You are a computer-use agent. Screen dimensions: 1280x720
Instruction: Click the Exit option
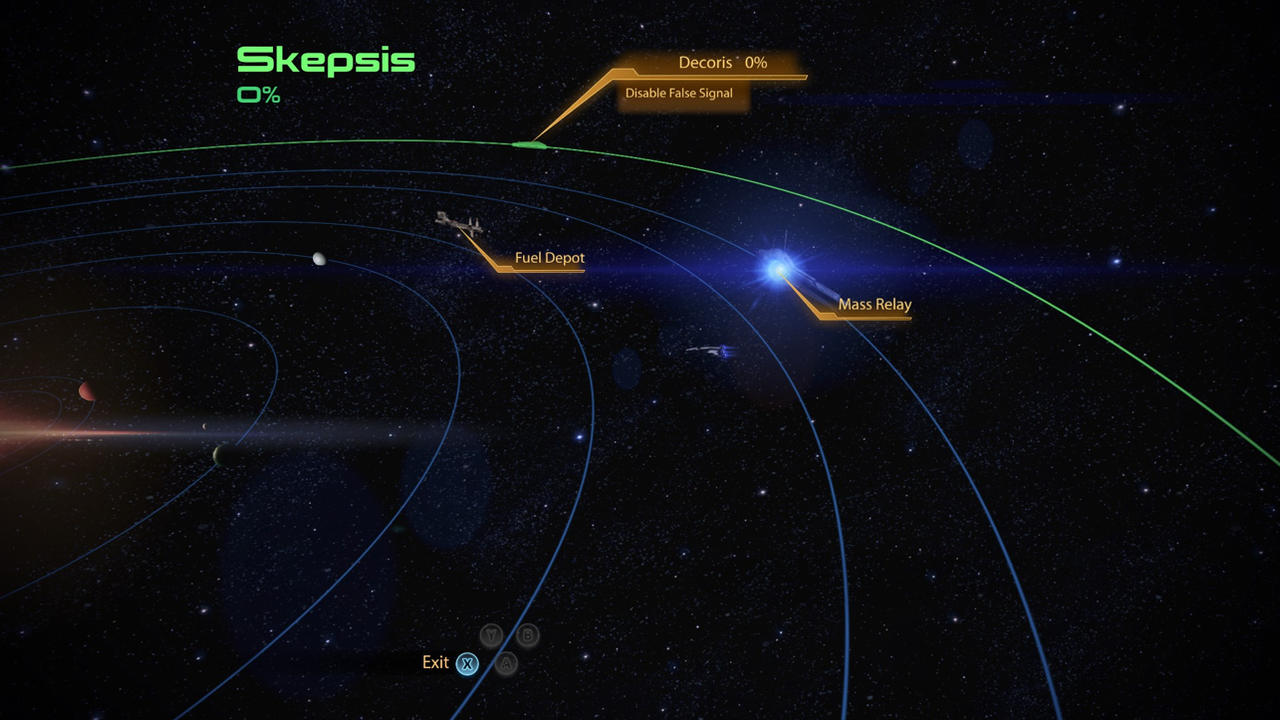click(x=436, y=663)
